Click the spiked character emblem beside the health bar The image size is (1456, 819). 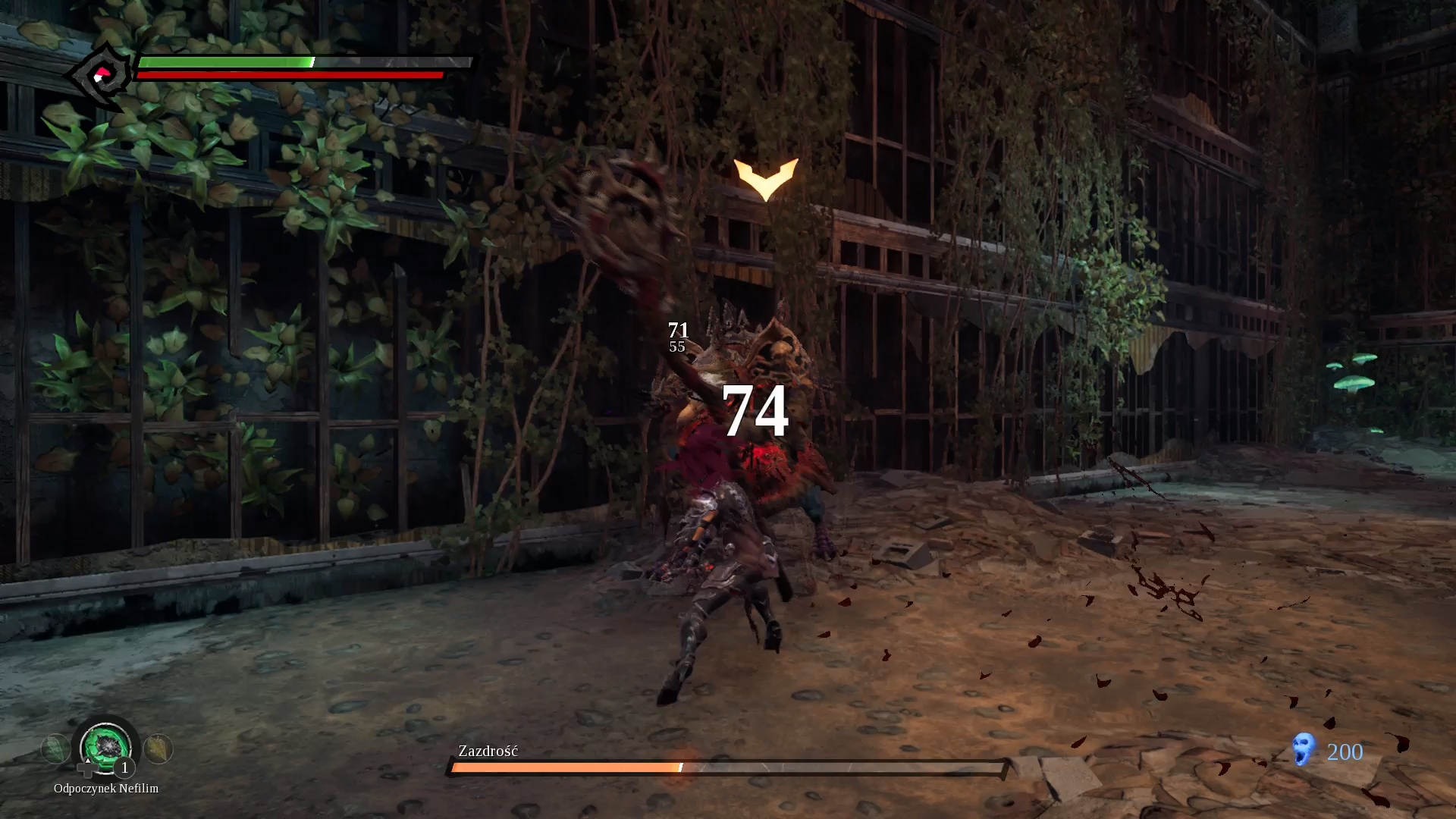tap(100, 76)
